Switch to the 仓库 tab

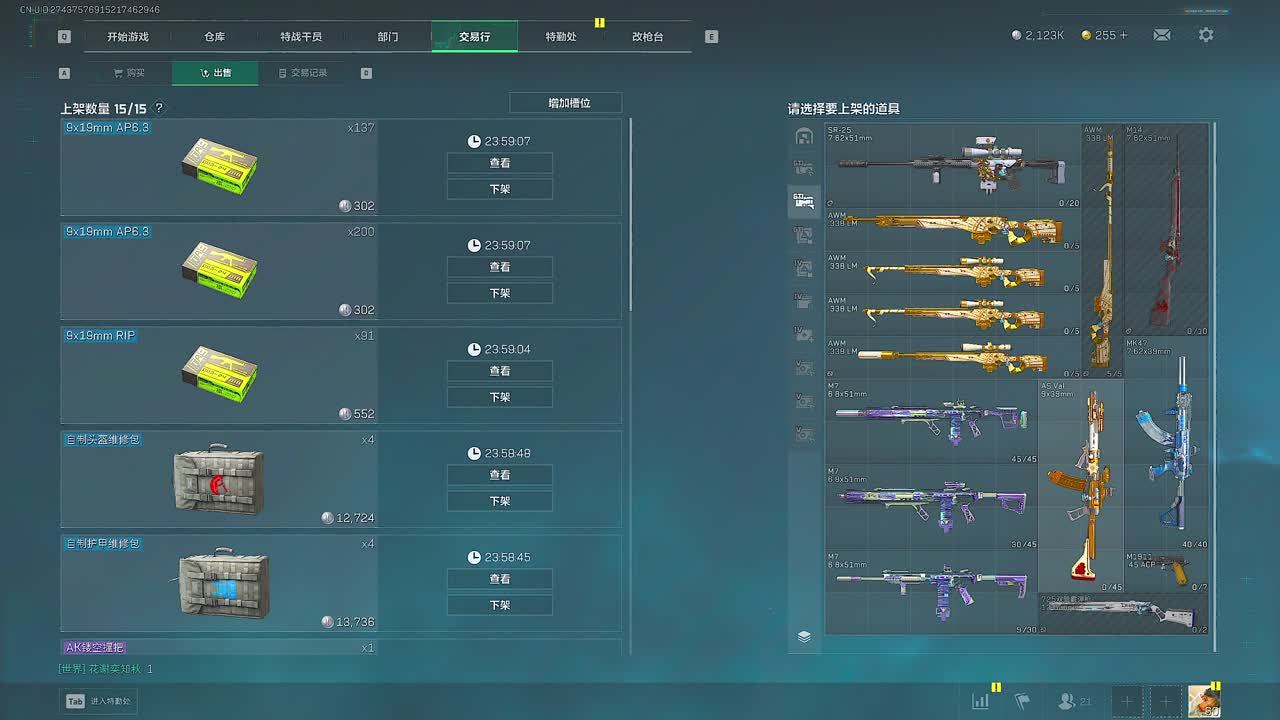pyautogui.click(x=214, y=37)
